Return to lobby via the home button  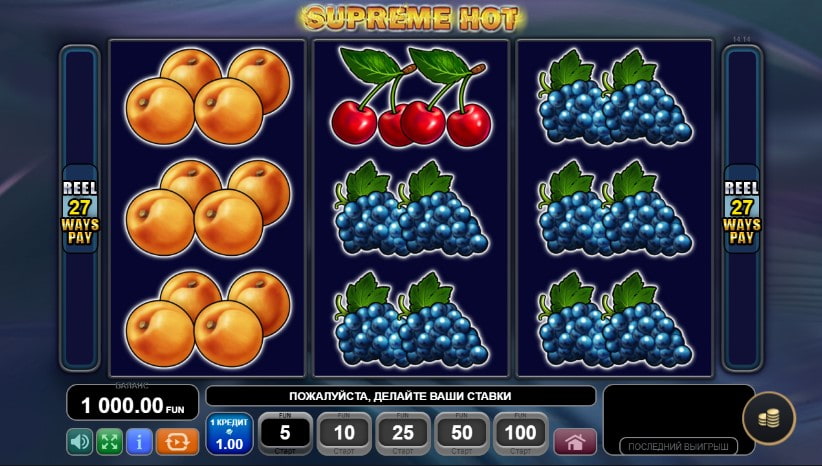tap(574, 441)
